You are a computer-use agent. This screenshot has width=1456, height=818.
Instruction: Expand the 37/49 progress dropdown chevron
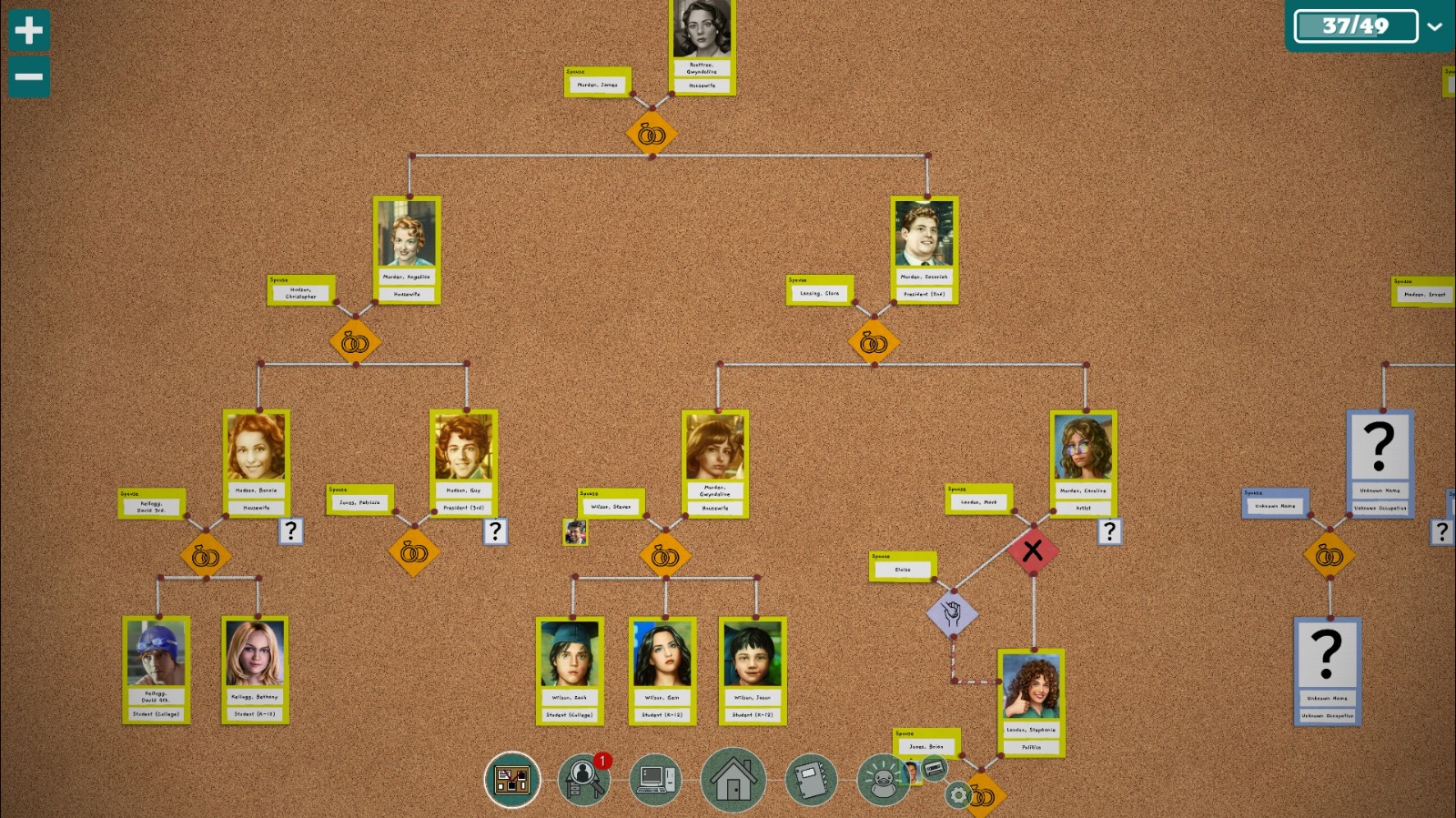(1436, 26)
